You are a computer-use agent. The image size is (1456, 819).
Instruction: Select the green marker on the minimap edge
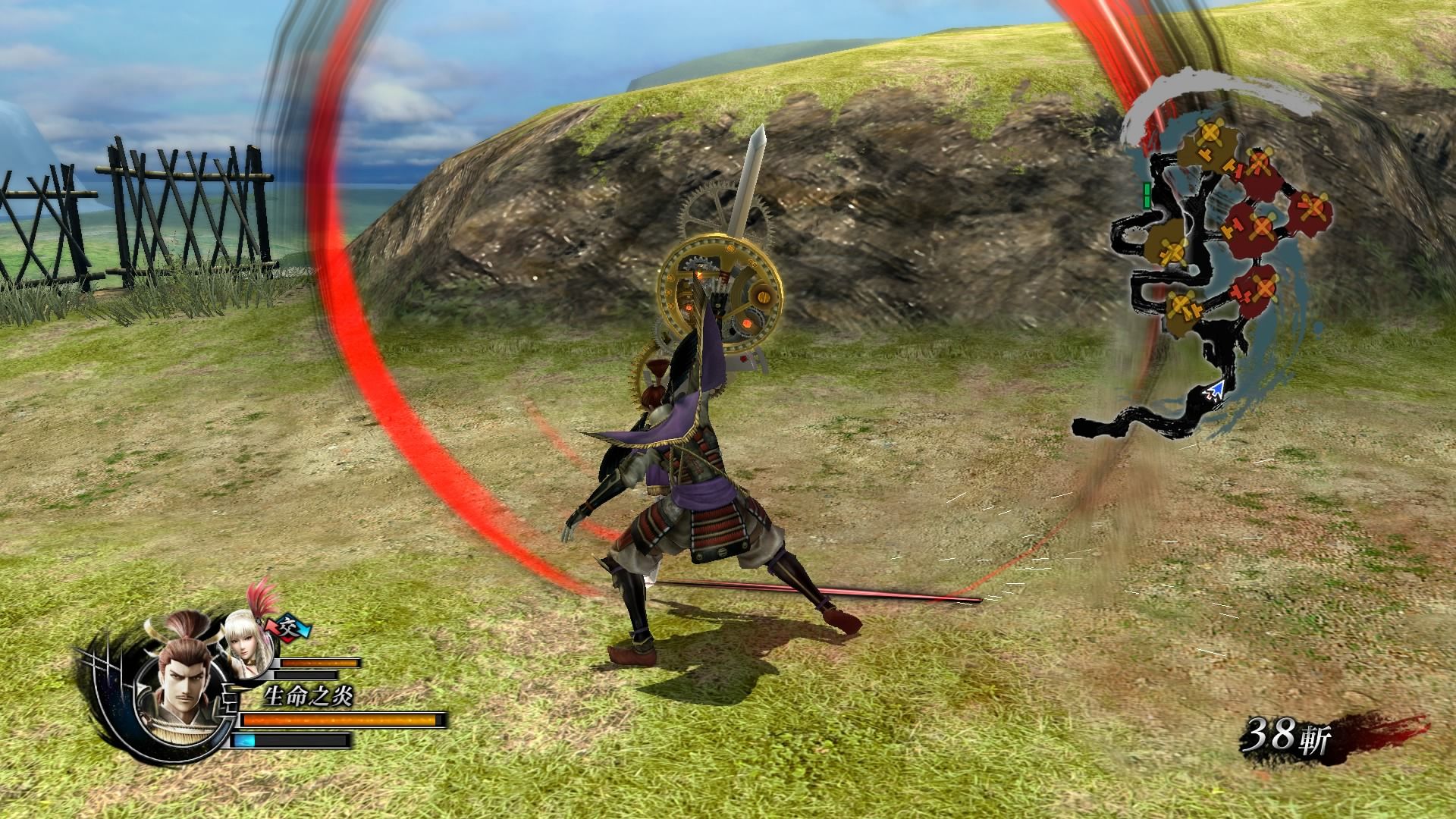(x=1148, y=196)
